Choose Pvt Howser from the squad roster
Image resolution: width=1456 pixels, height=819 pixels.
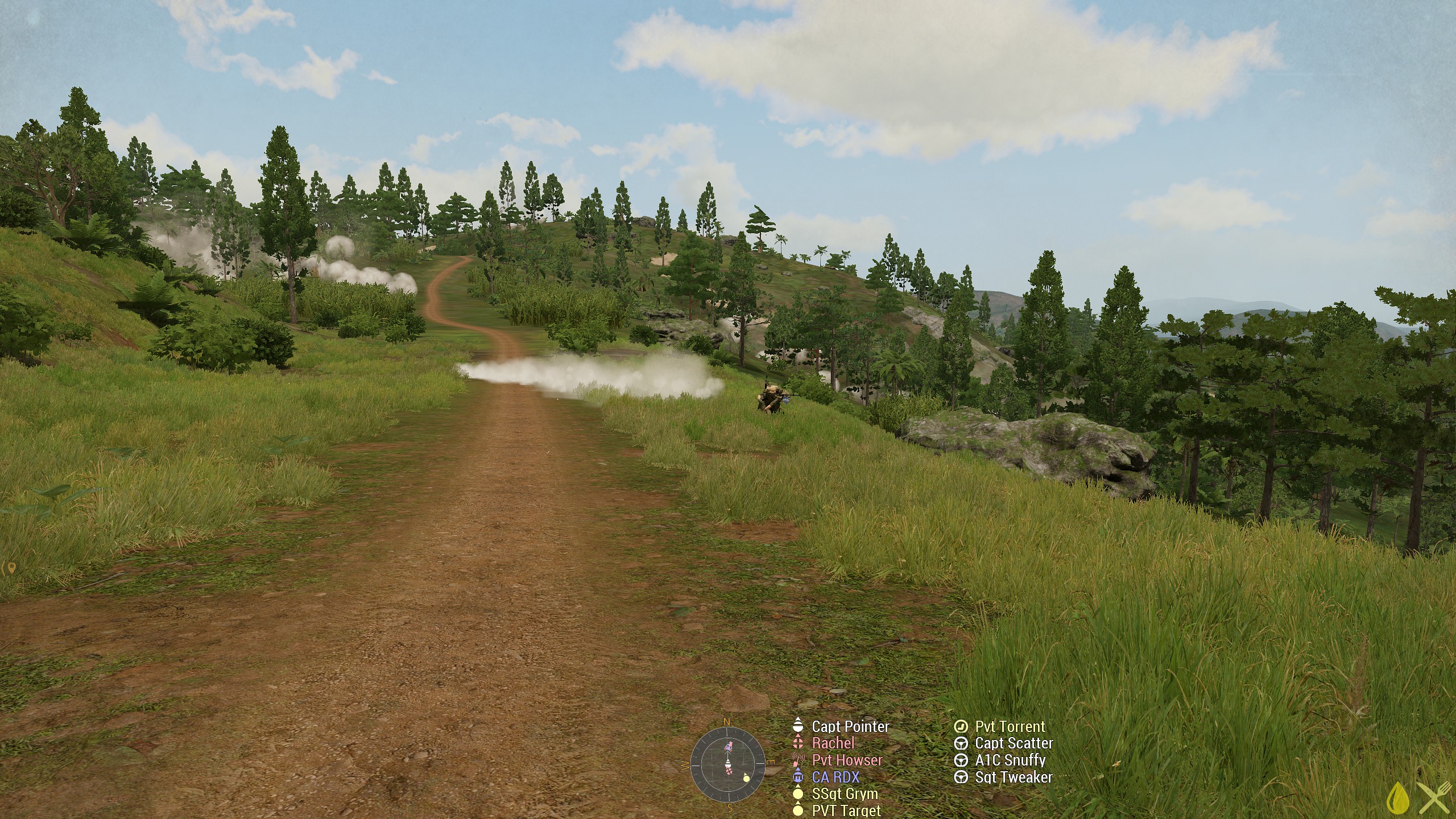tap(847, 760)
